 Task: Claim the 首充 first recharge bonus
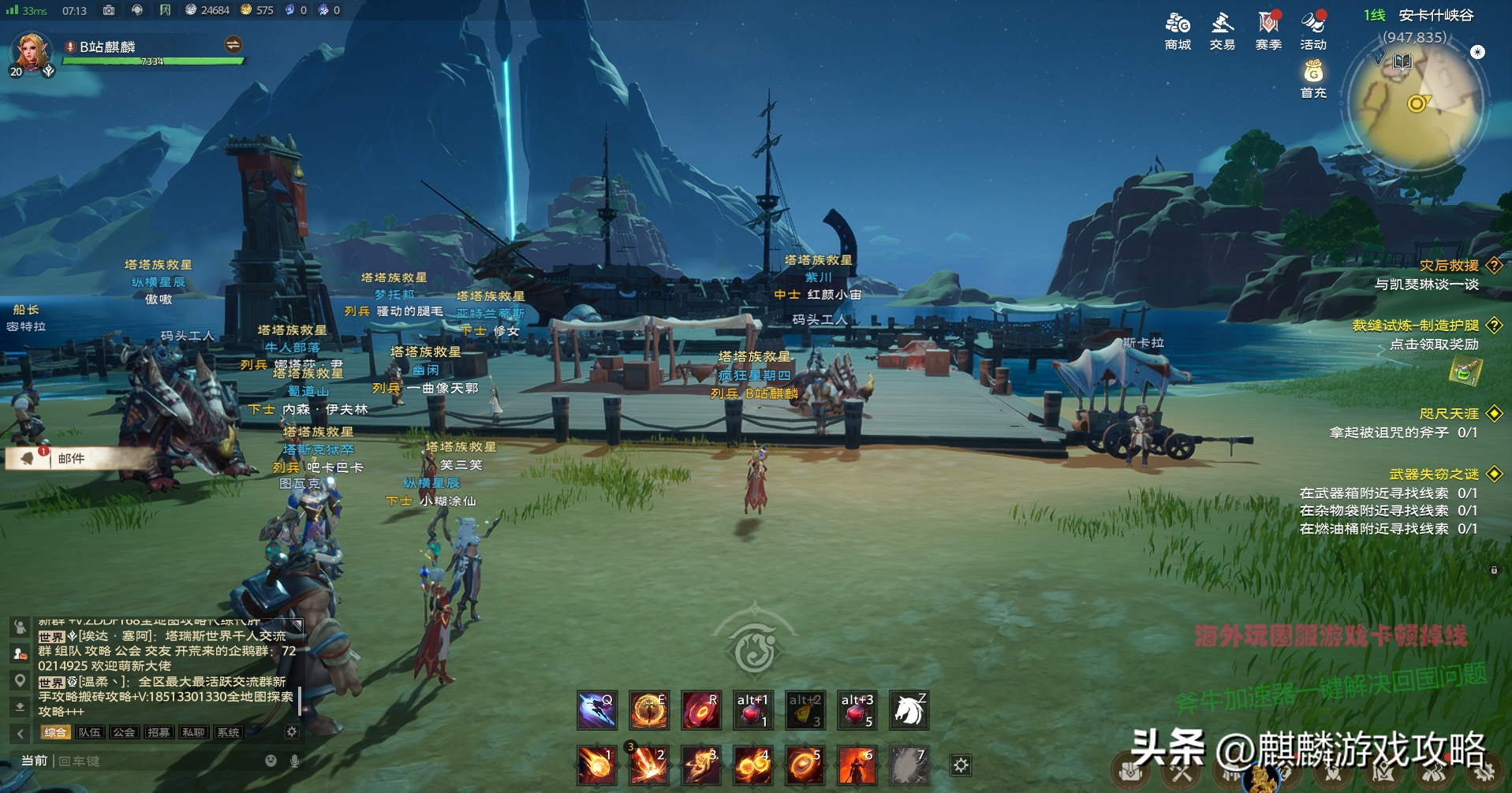coord(1313,80)
